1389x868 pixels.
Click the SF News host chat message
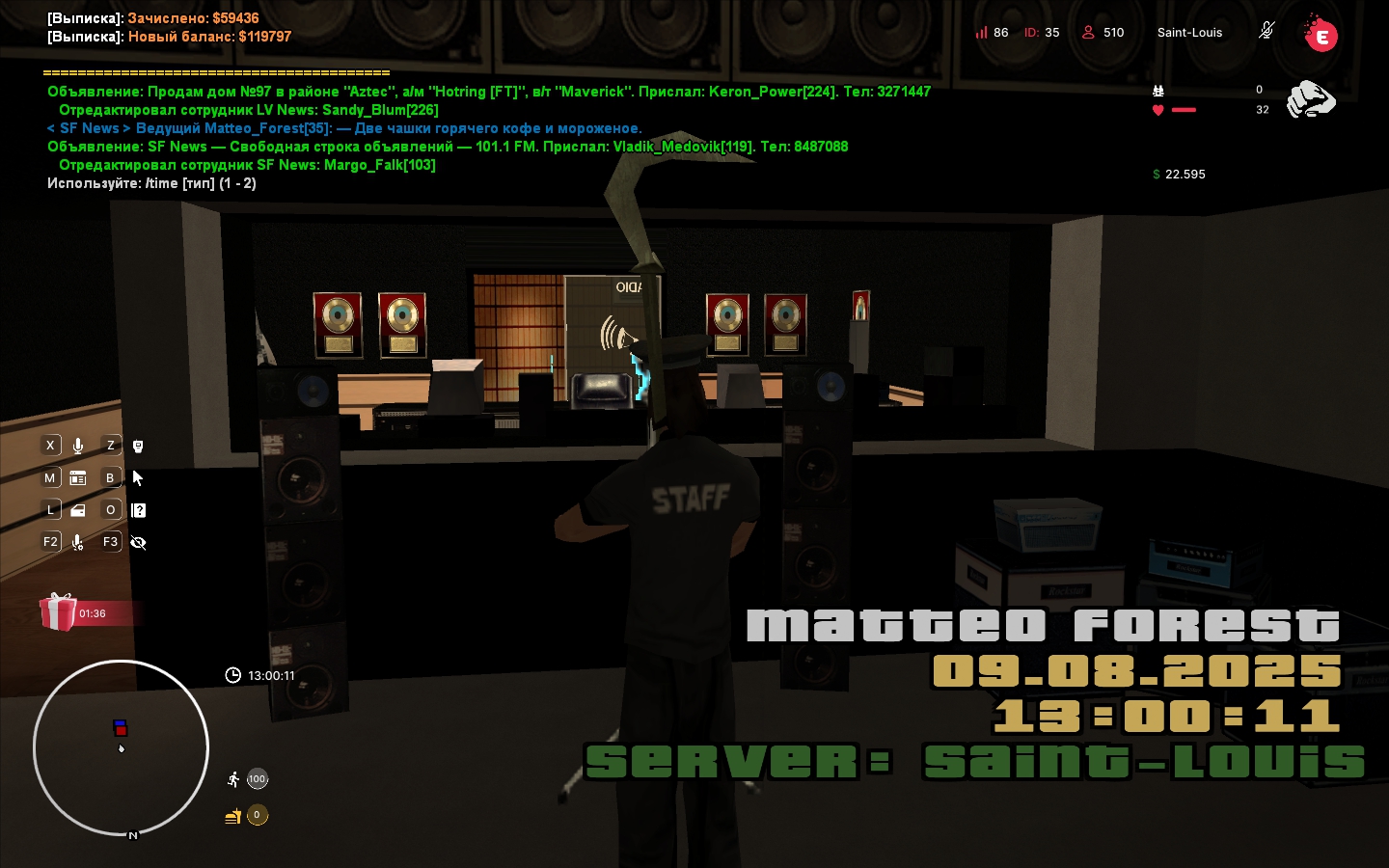tap(344, 128)
